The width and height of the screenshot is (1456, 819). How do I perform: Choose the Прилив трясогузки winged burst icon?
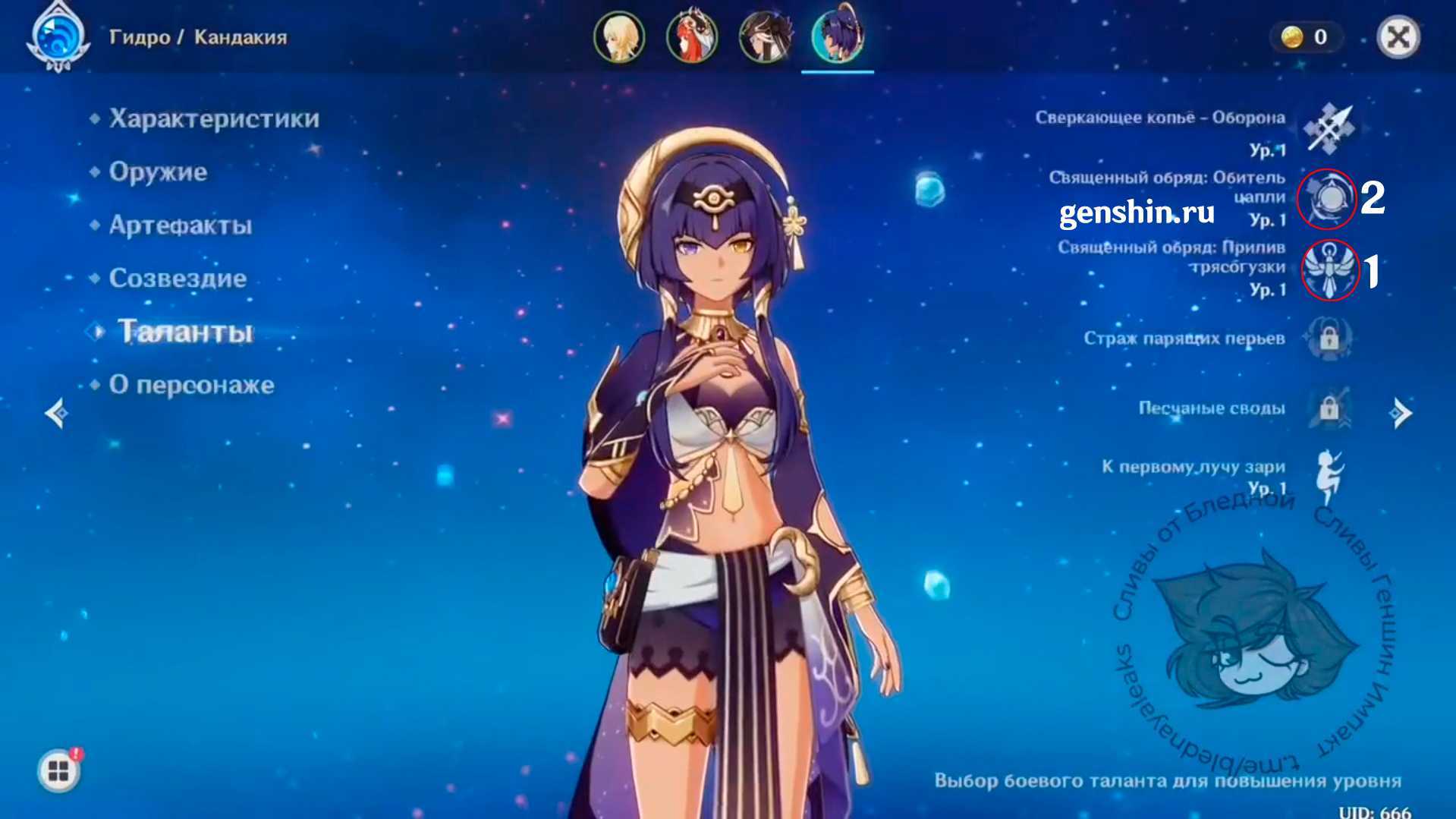[x=1329, y=269]
